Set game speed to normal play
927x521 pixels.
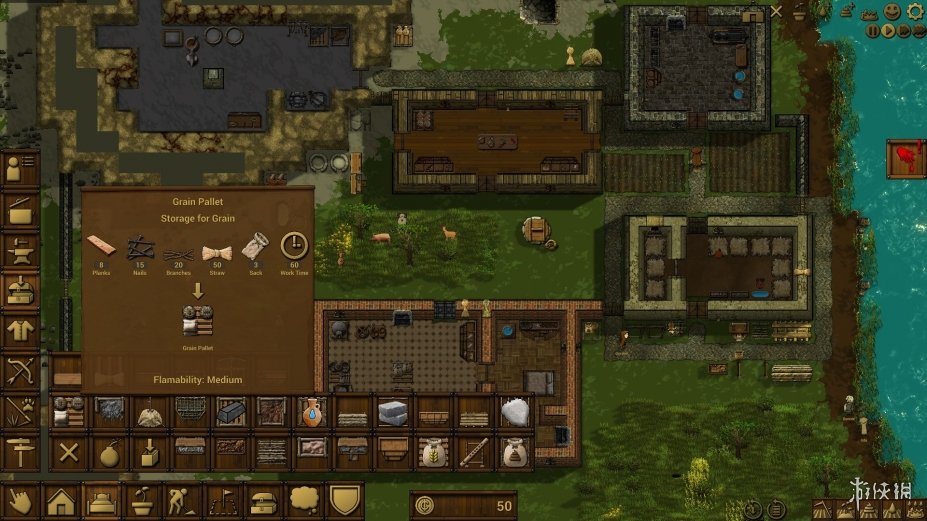(887, 31)
